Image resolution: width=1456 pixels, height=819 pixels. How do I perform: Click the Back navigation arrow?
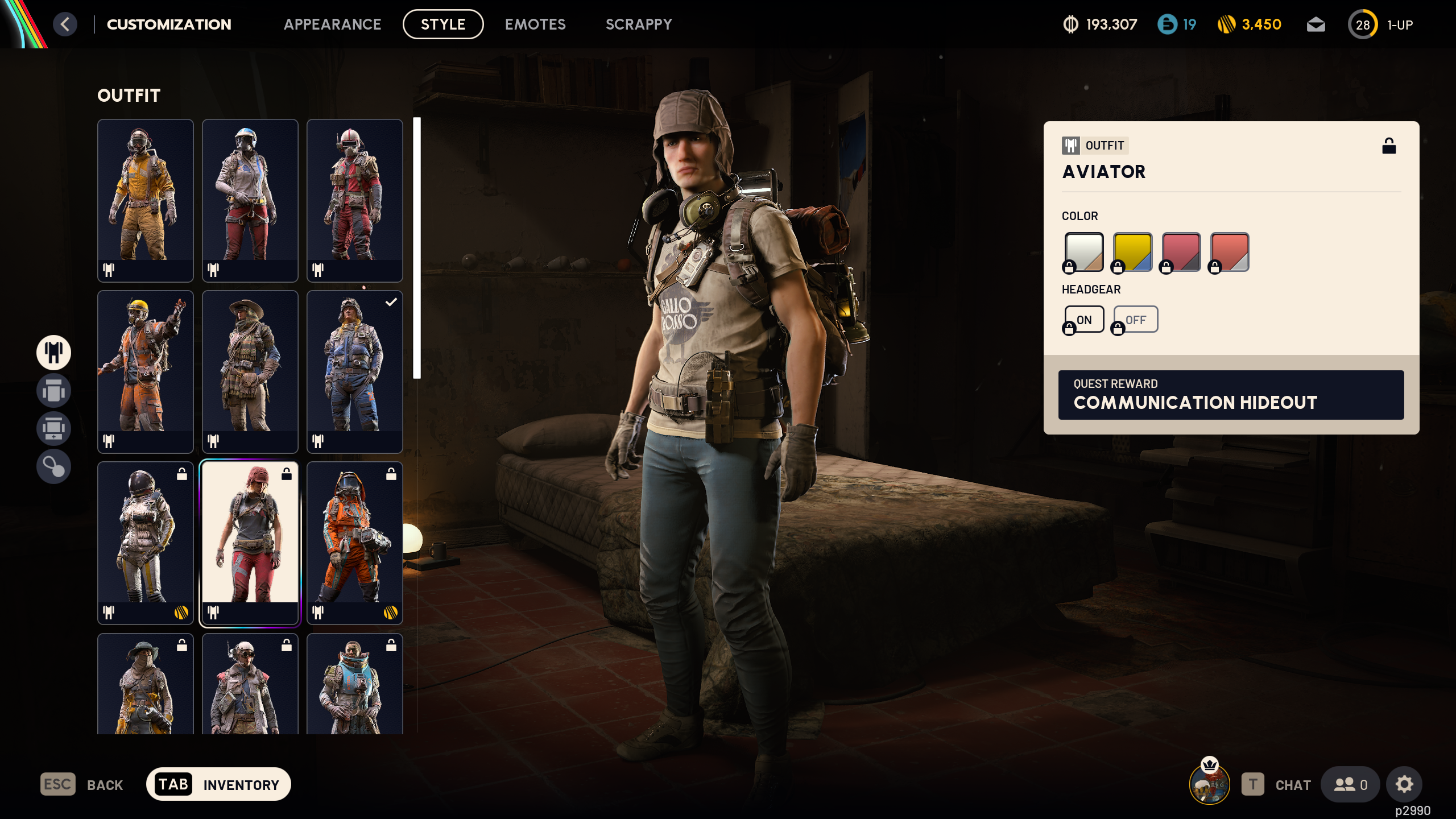click(x=66, y=24)
